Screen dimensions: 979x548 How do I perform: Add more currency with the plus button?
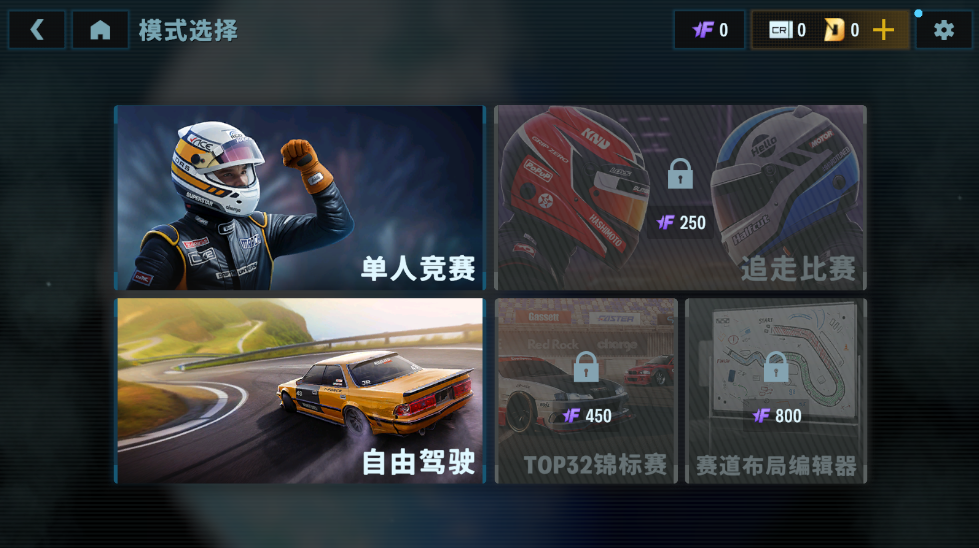883,30
